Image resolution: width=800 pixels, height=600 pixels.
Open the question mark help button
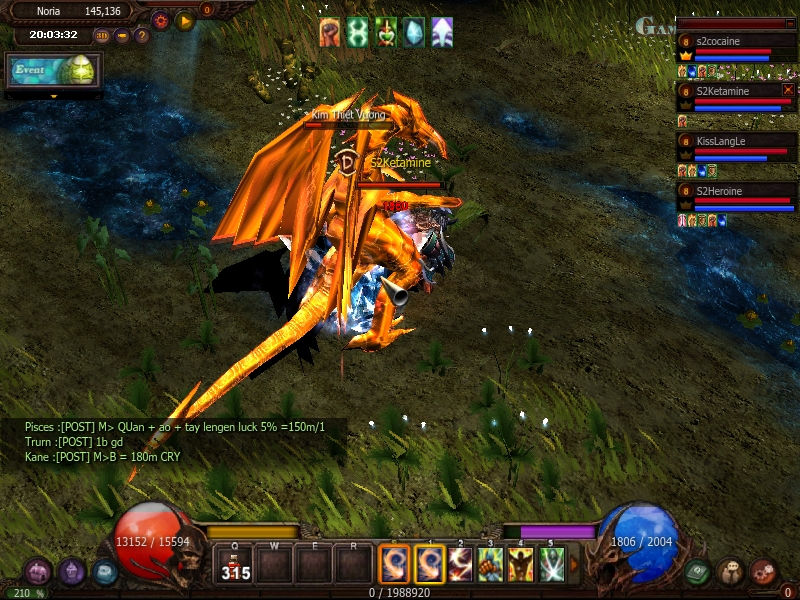click(141, 36)
